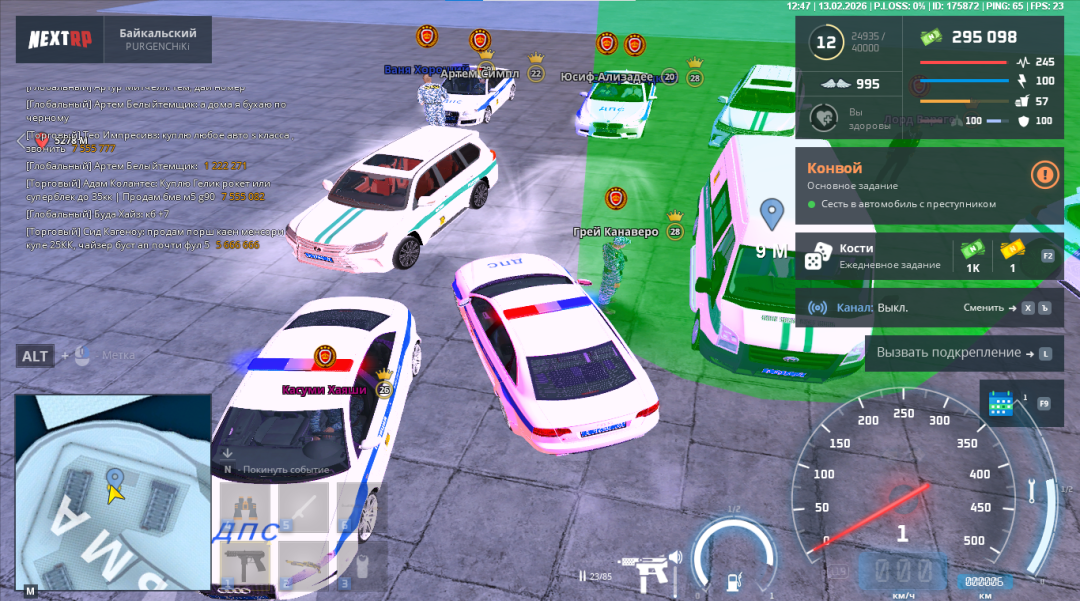Click the health status heart icon
Screen dimensions: 1080x601
(x=824, y=118)
